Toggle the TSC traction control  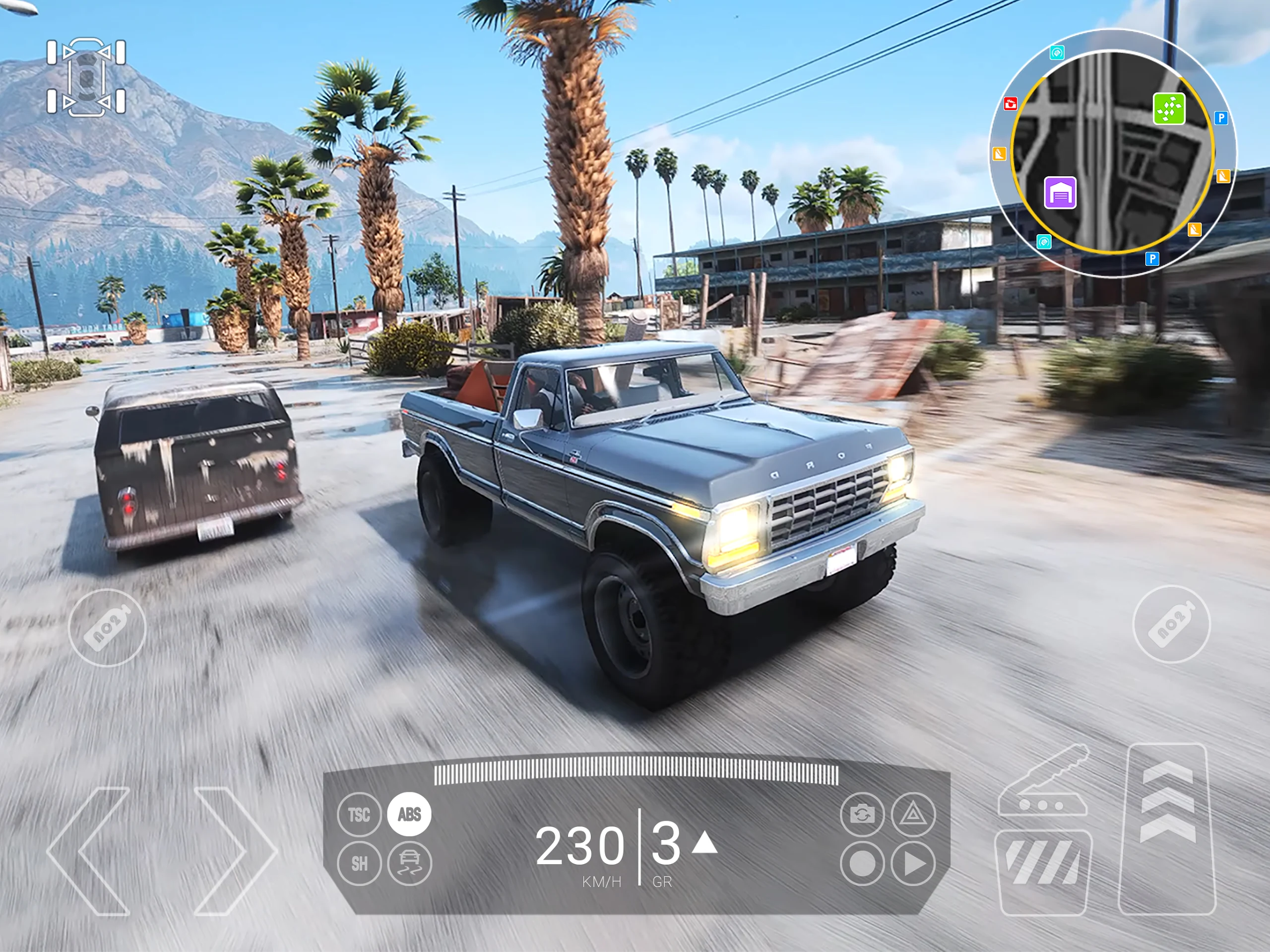coord(359,814)
